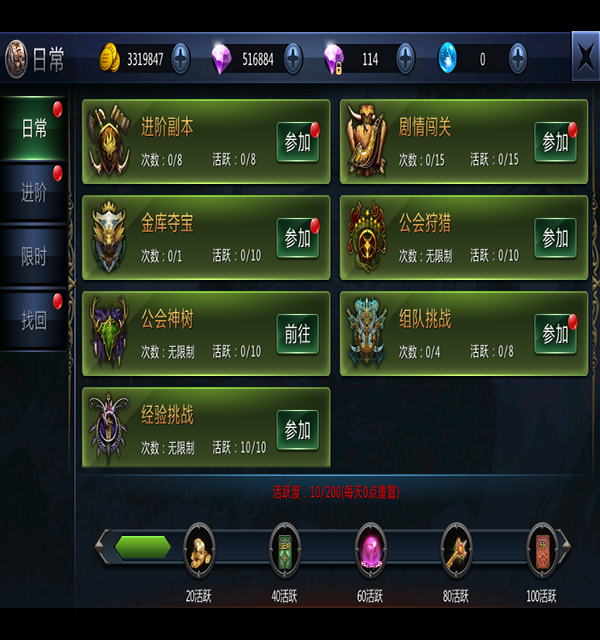The image size is (600, 640).
Task: Open the 限时 tab
Action: coord(35,257)
